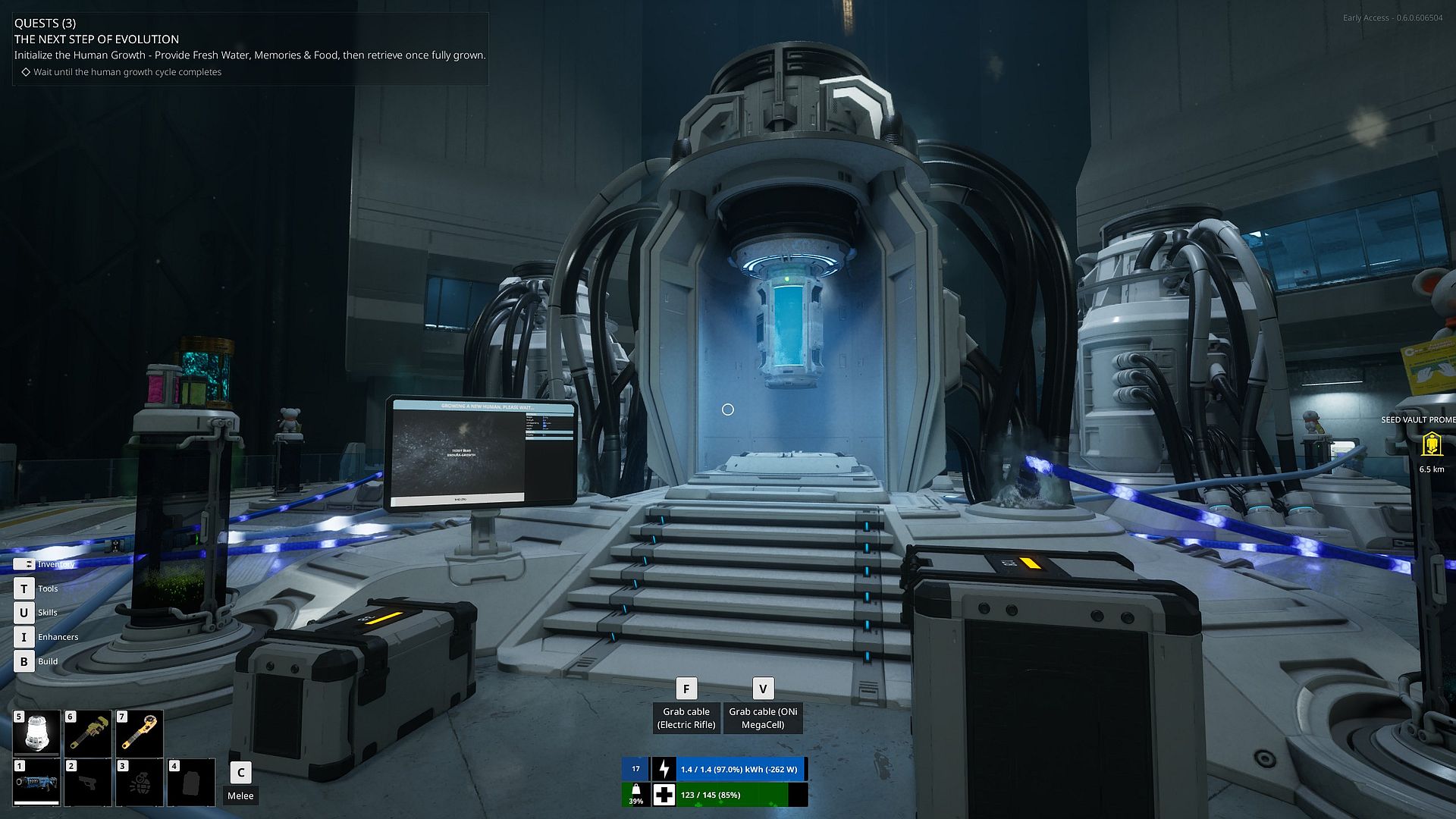Click the Next Step of Evolution quest tracker
Viewport: 1456px width, 819px height.
97,39
